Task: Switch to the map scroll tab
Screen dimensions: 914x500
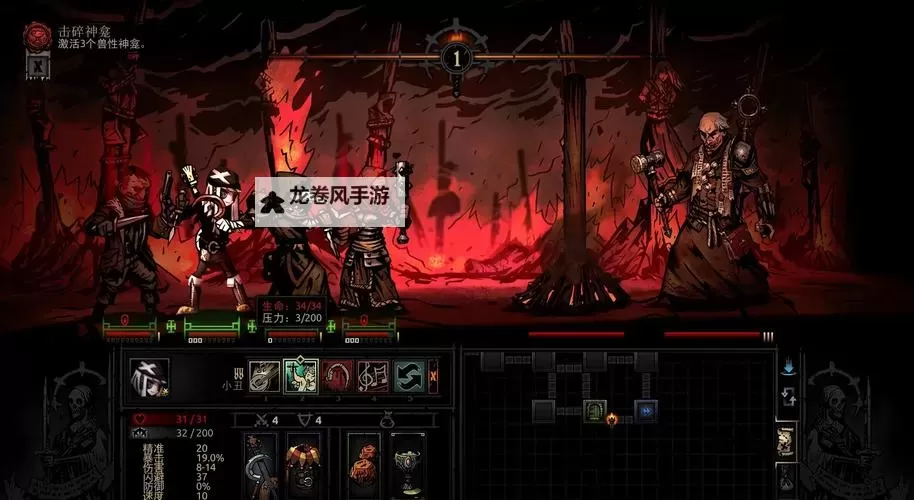Action: click(x=787, y=438)
